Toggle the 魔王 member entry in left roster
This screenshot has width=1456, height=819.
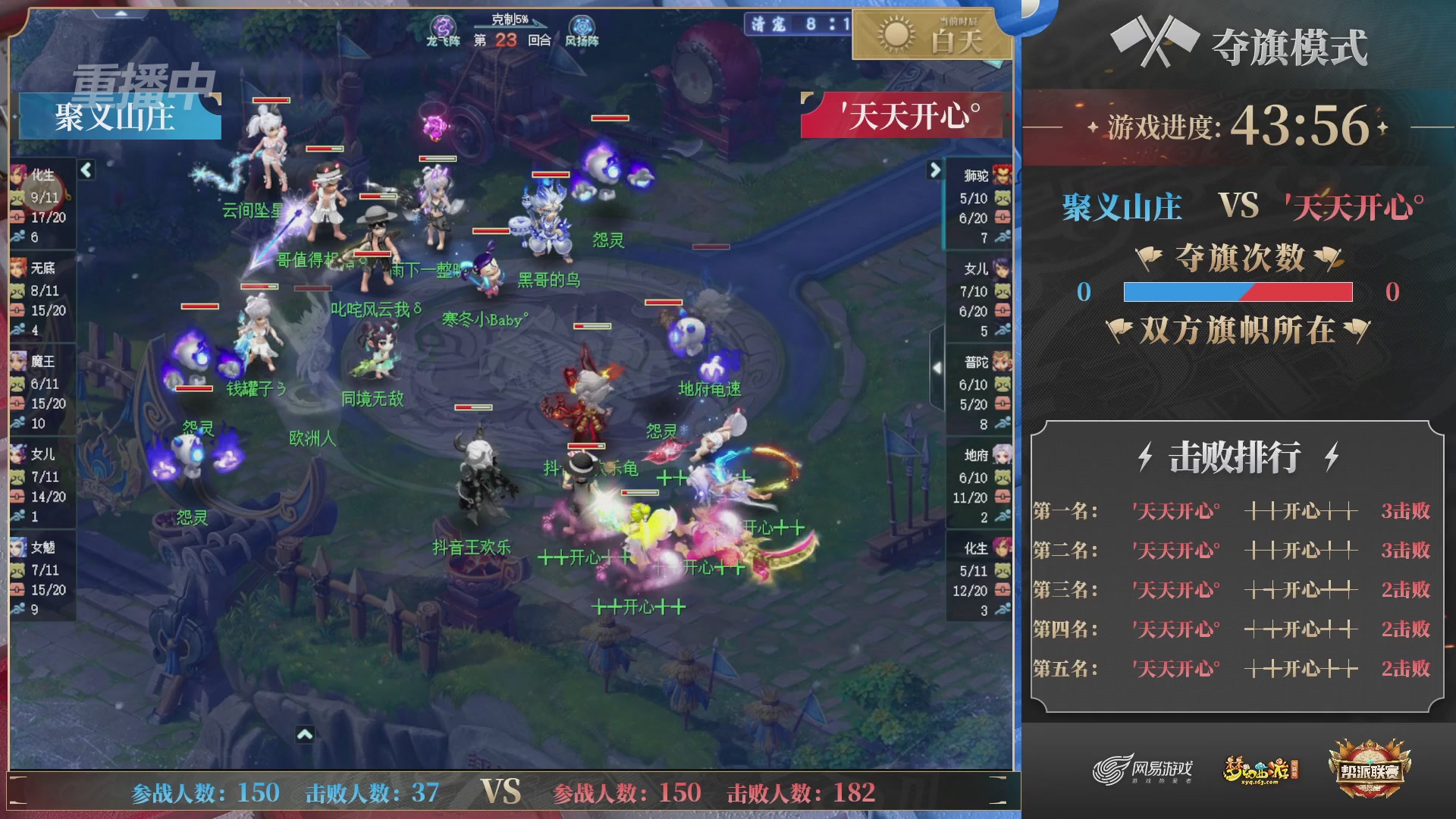click(42, 387)
